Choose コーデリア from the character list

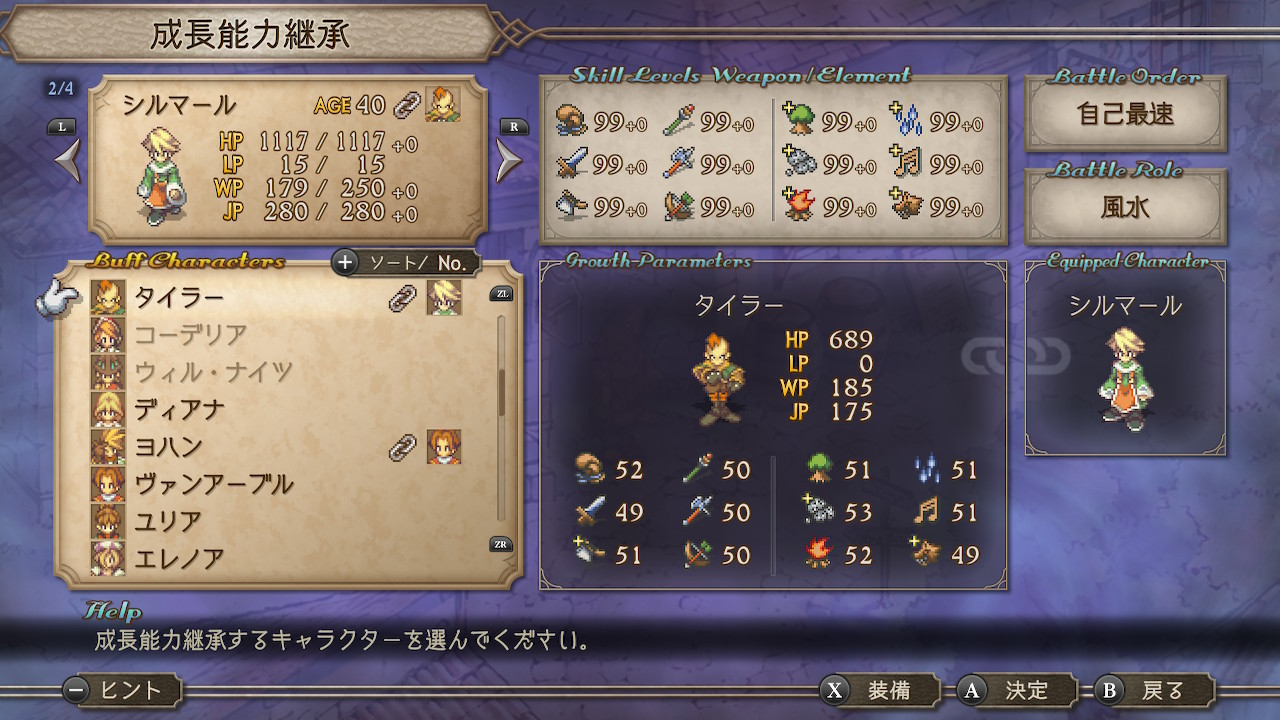pyautogui.click(x=190, y=335)
